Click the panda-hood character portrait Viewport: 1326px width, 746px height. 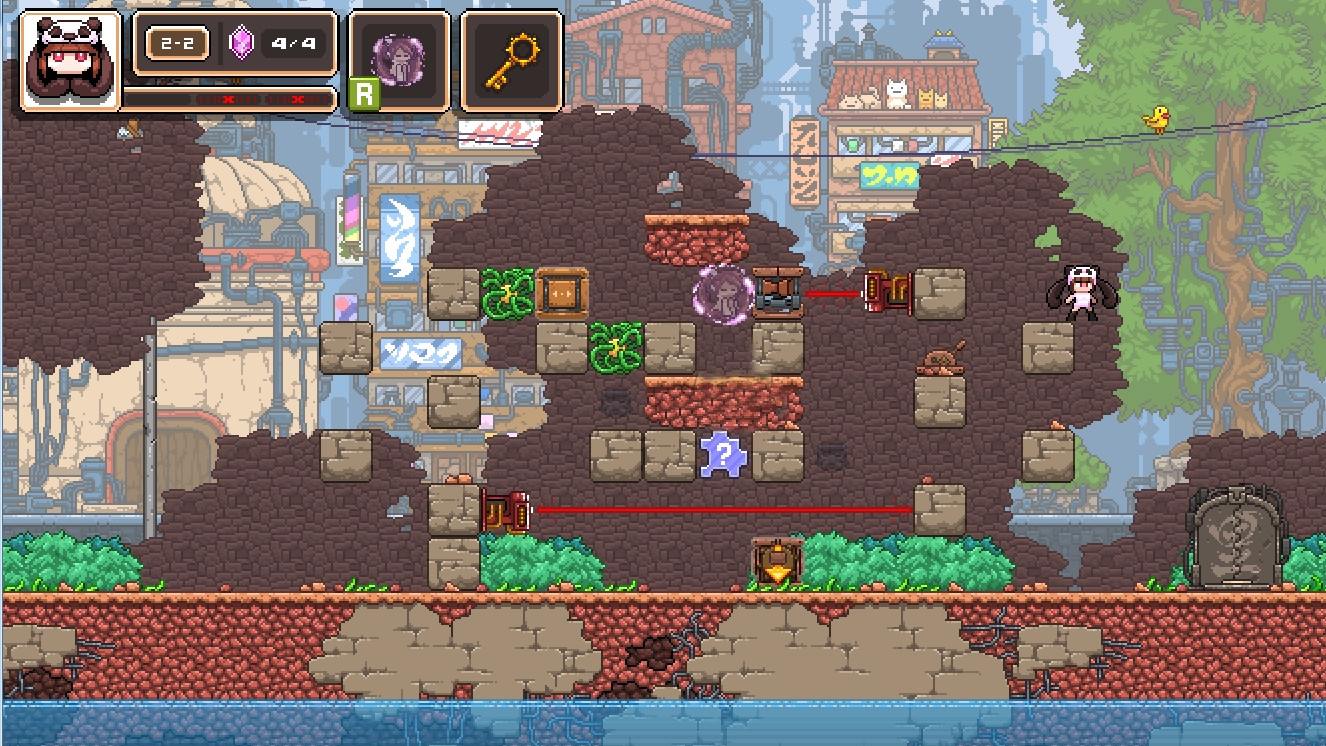coord(70,60)
